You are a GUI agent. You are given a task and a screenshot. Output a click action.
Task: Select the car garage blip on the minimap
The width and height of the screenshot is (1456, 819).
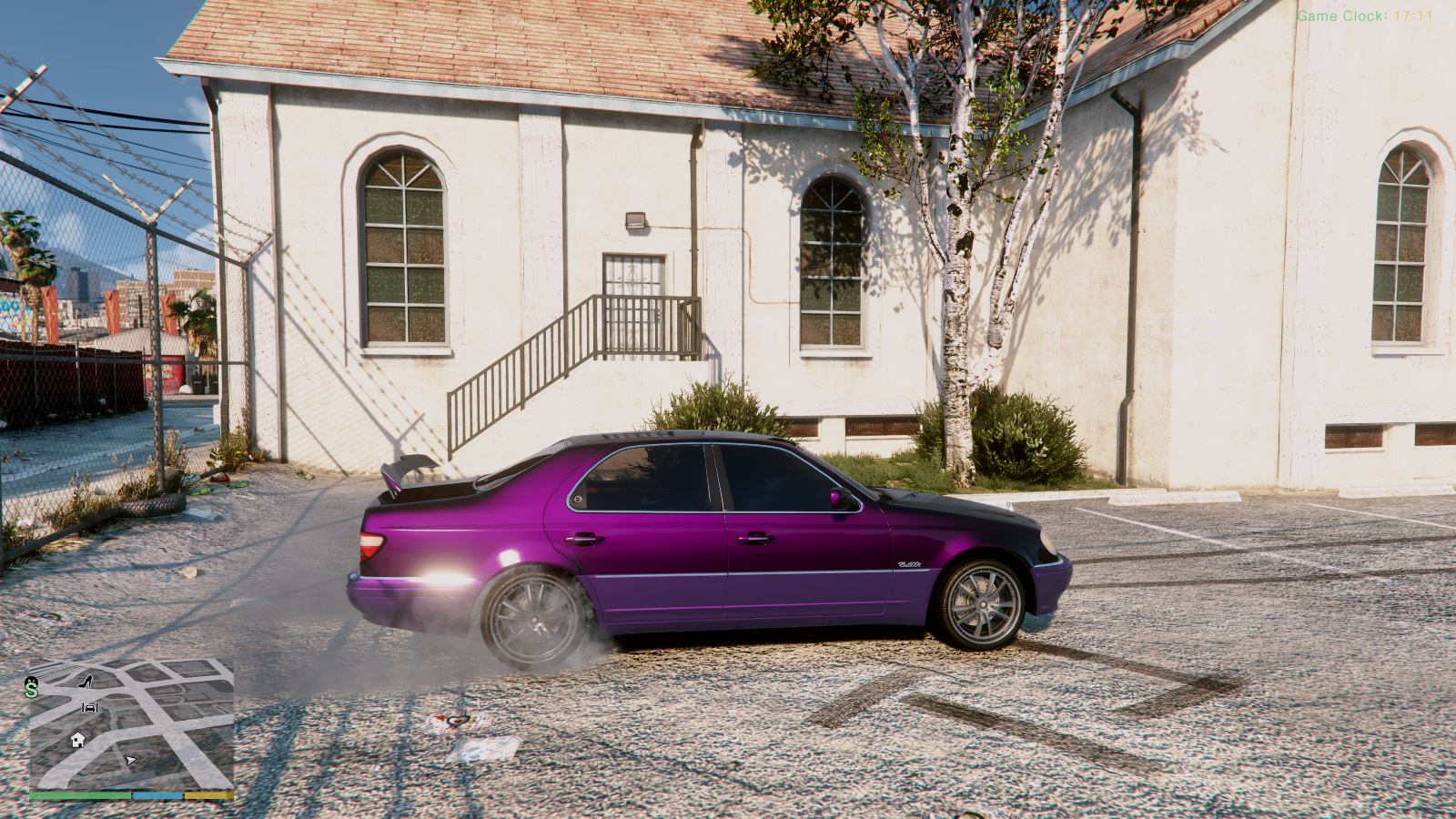coord(90,708)
